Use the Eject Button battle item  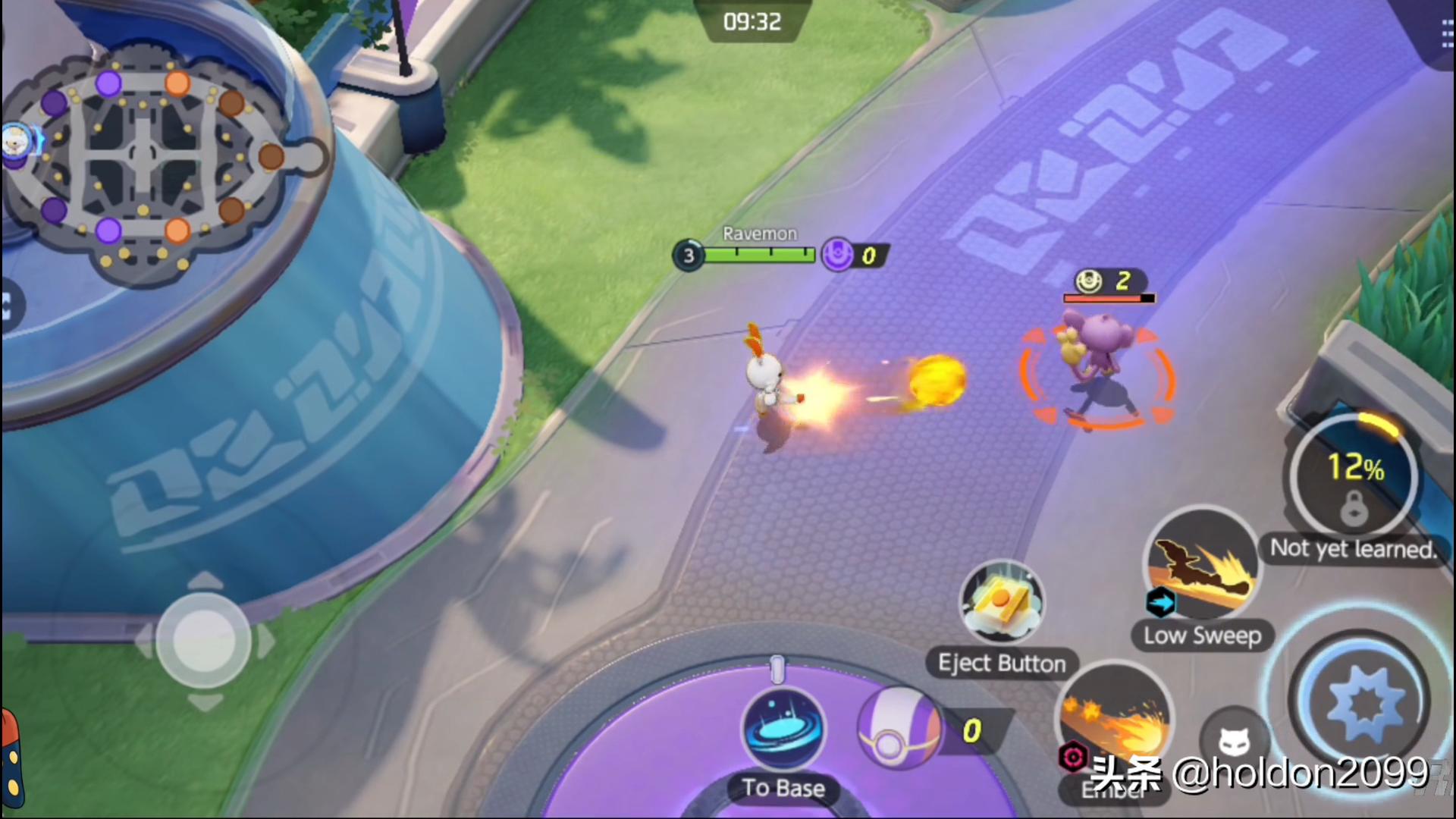1001,604
